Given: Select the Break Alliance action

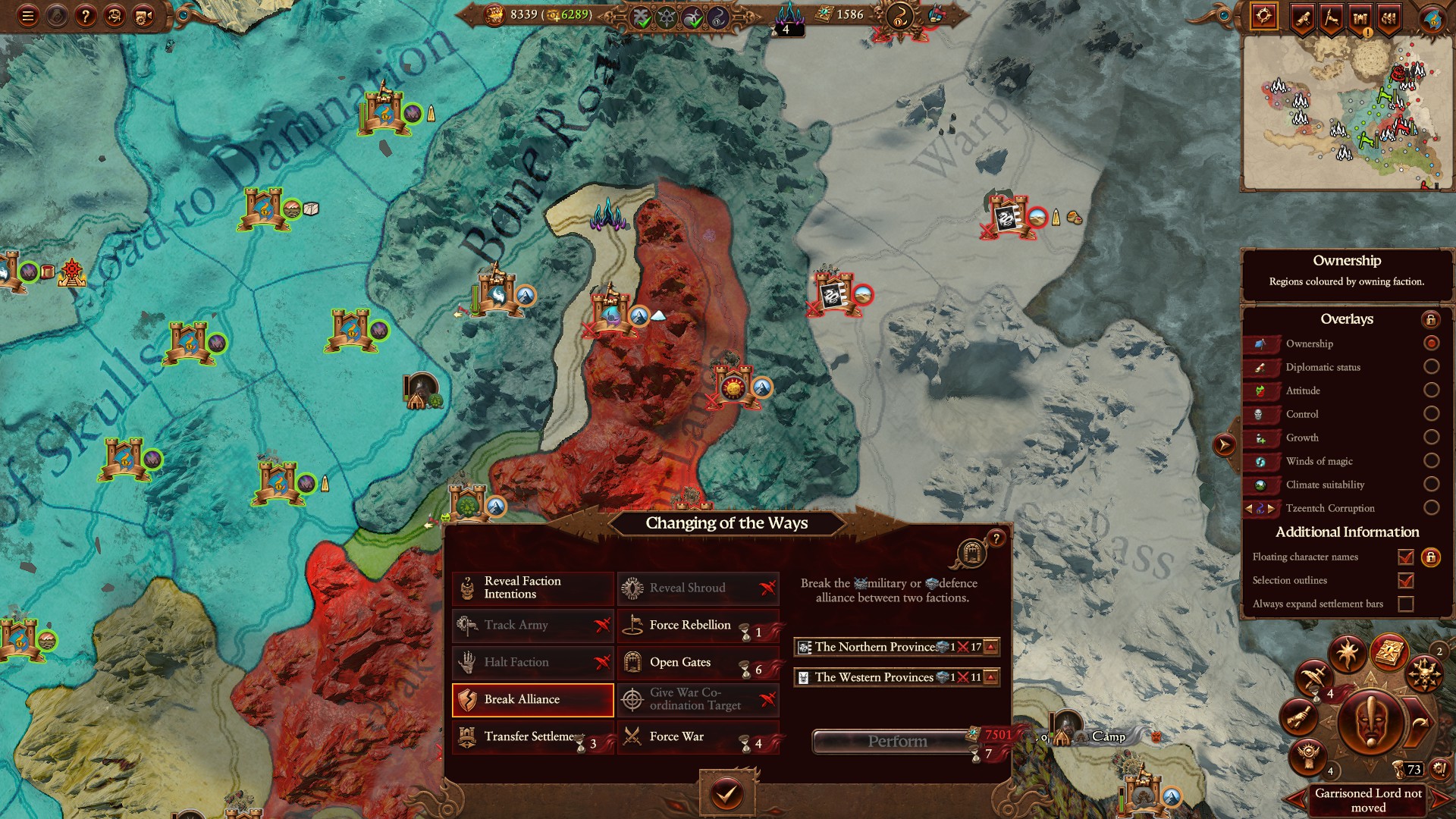Looking at the screenshot, I should pos(532,699).
